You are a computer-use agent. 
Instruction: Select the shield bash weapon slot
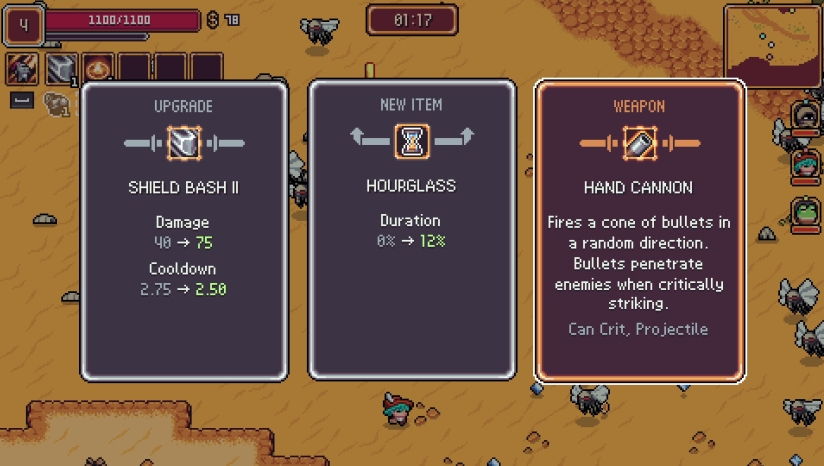61,68
